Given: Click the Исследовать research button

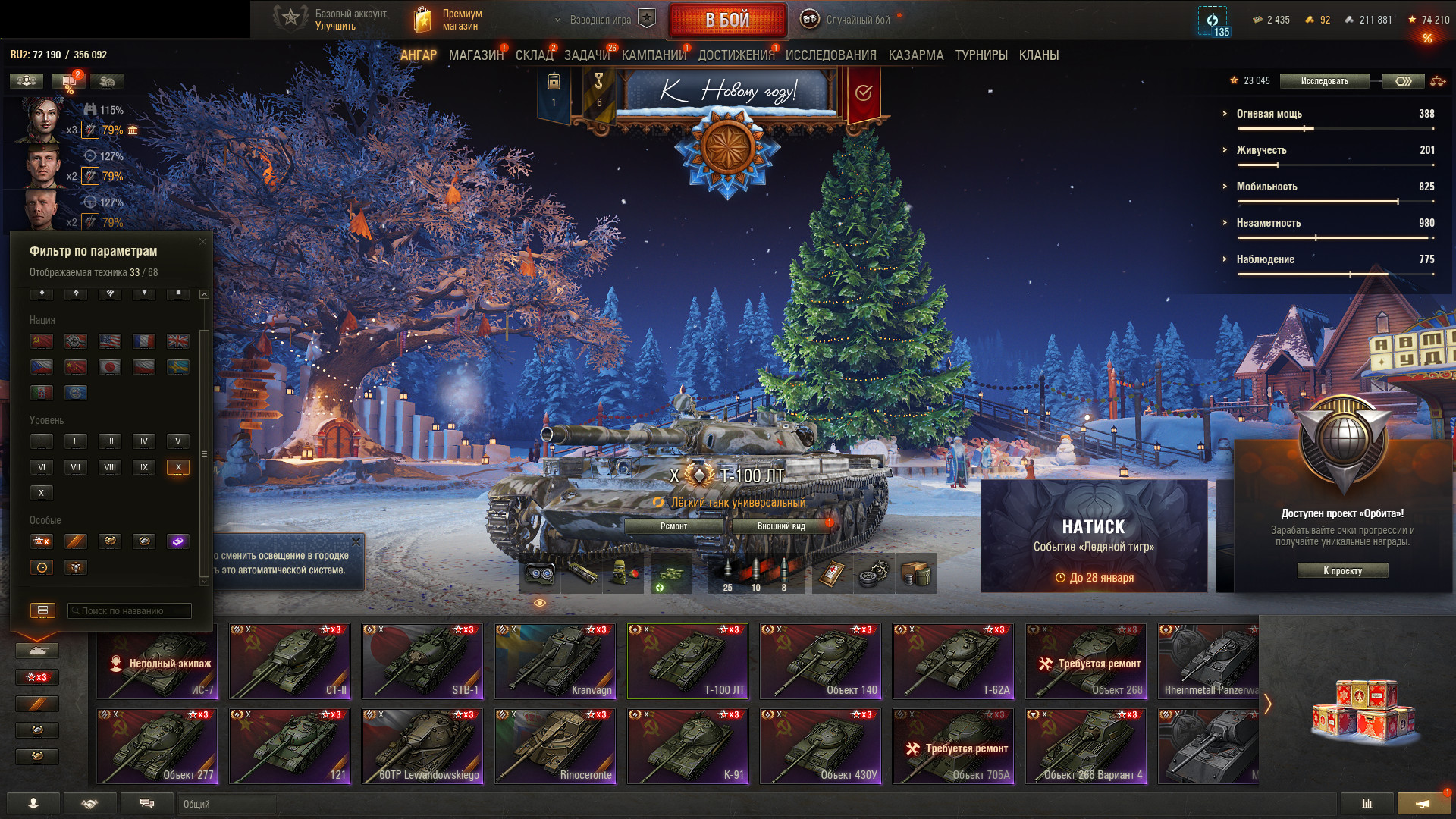Looking at the screenshot, I should coord(1324,81).
